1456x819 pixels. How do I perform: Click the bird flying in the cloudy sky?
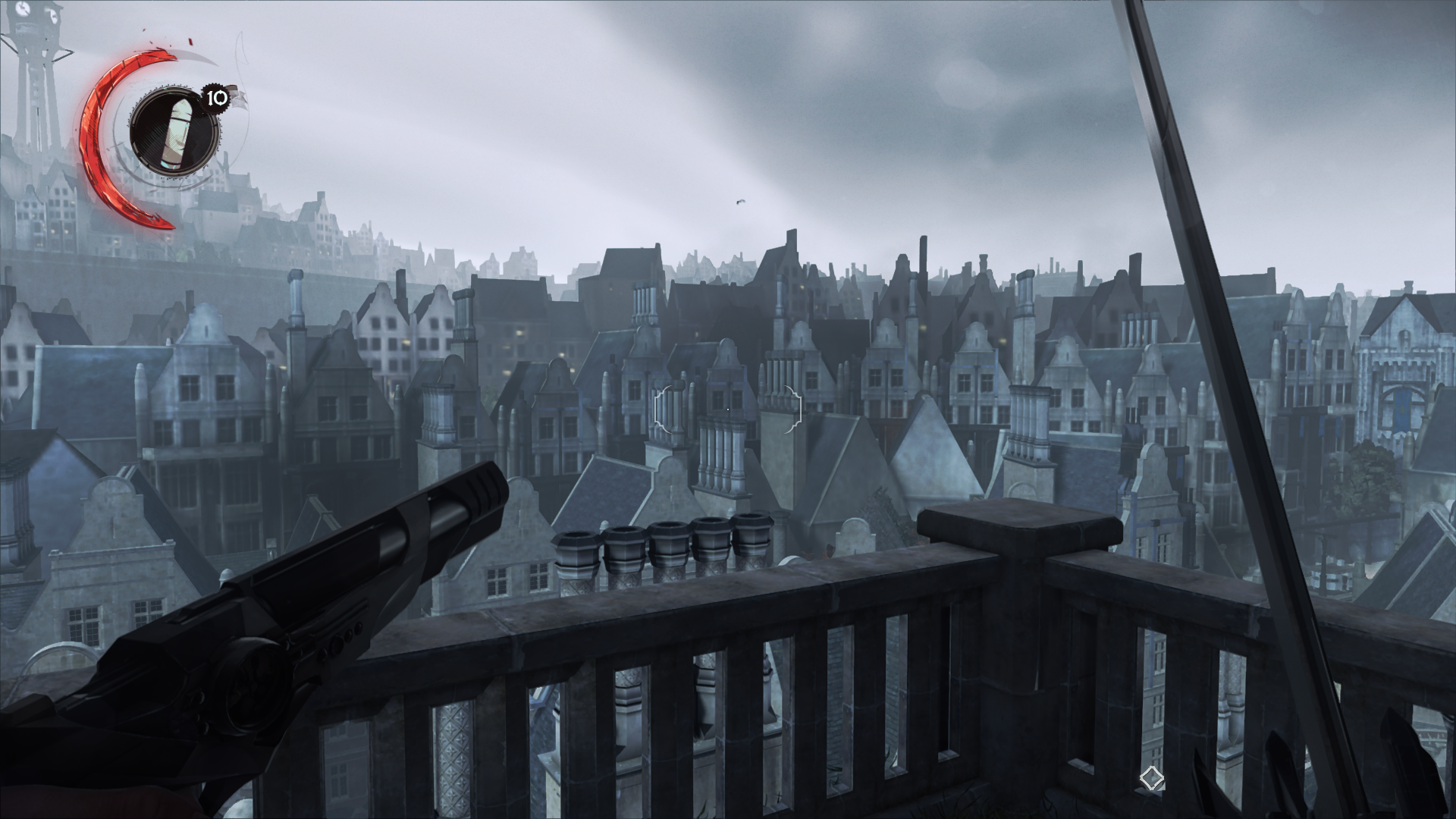click(x=741, y=201)
